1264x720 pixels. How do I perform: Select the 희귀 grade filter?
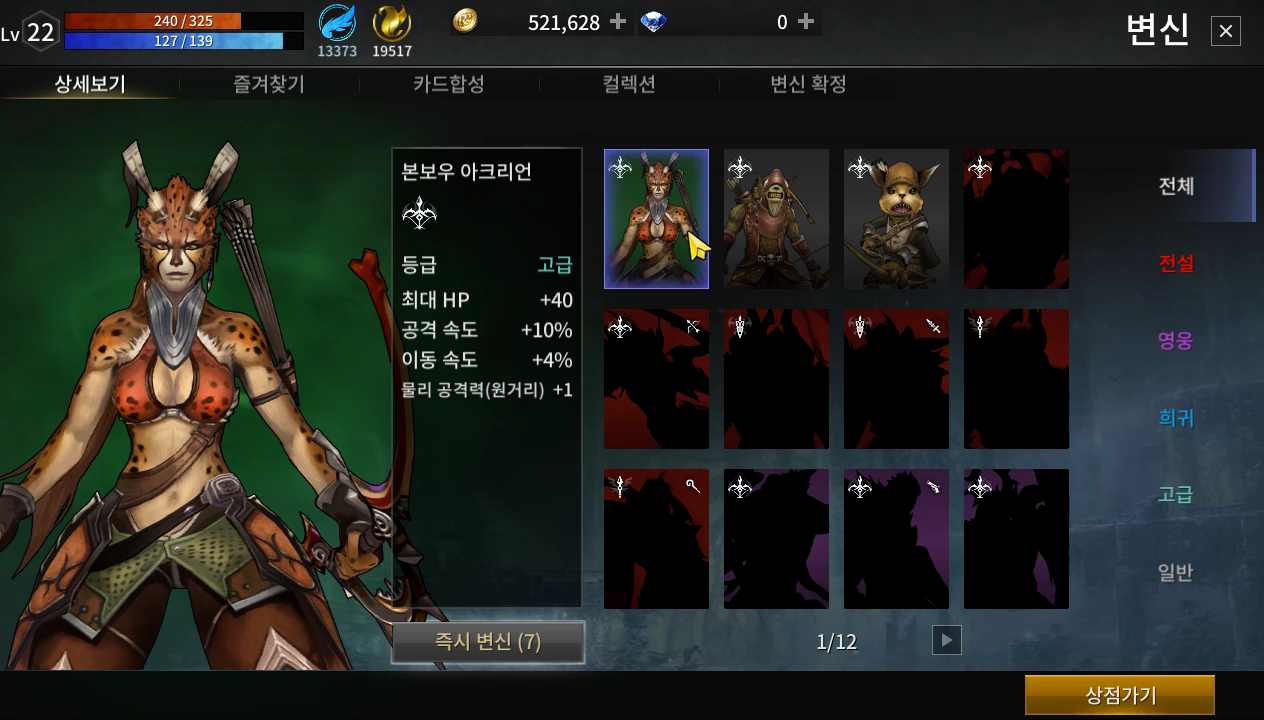click(1176, 418)
